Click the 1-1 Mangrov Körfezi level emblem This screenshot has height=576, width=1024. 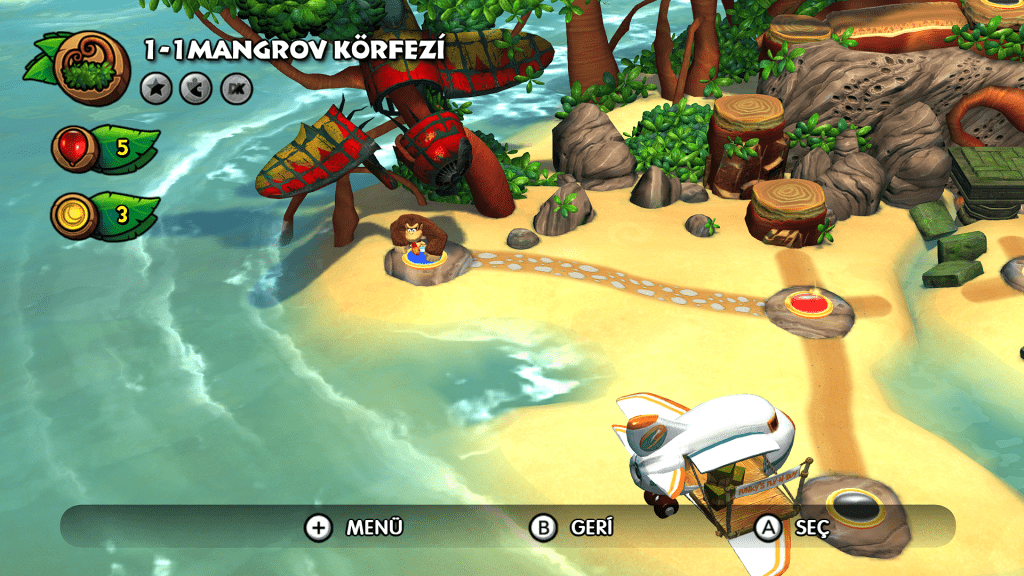tap(93, 68)
